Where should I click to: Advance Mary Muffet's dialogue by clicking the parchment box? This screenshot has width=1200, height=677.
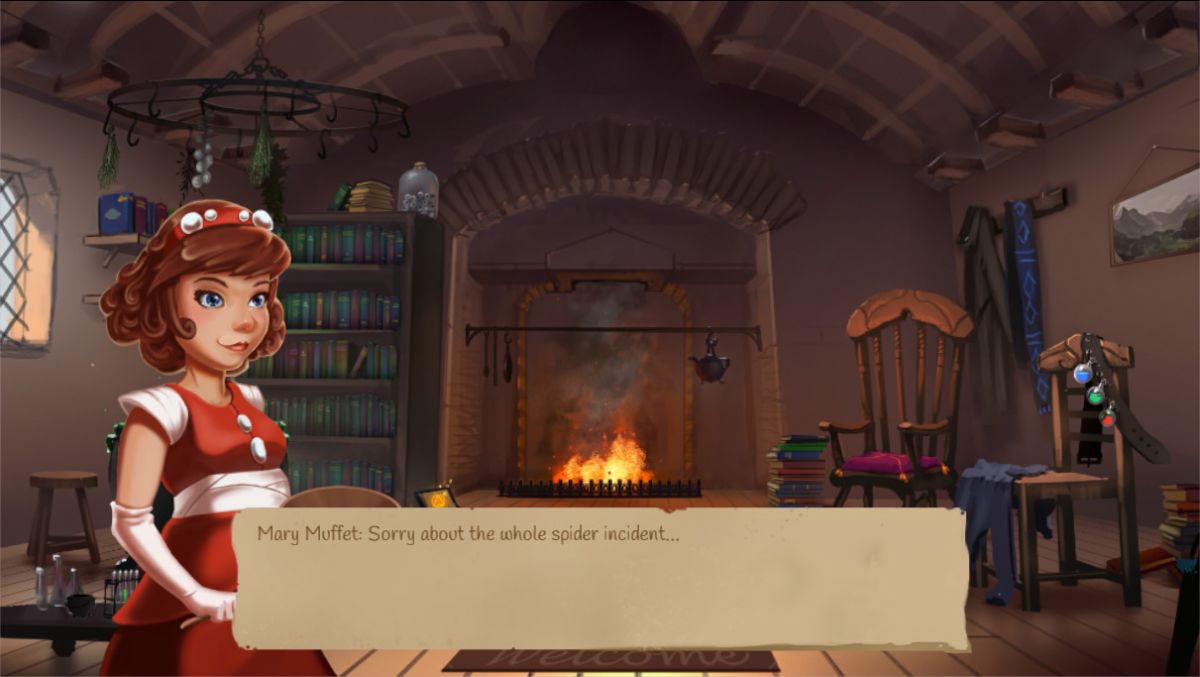click(600, 580)
